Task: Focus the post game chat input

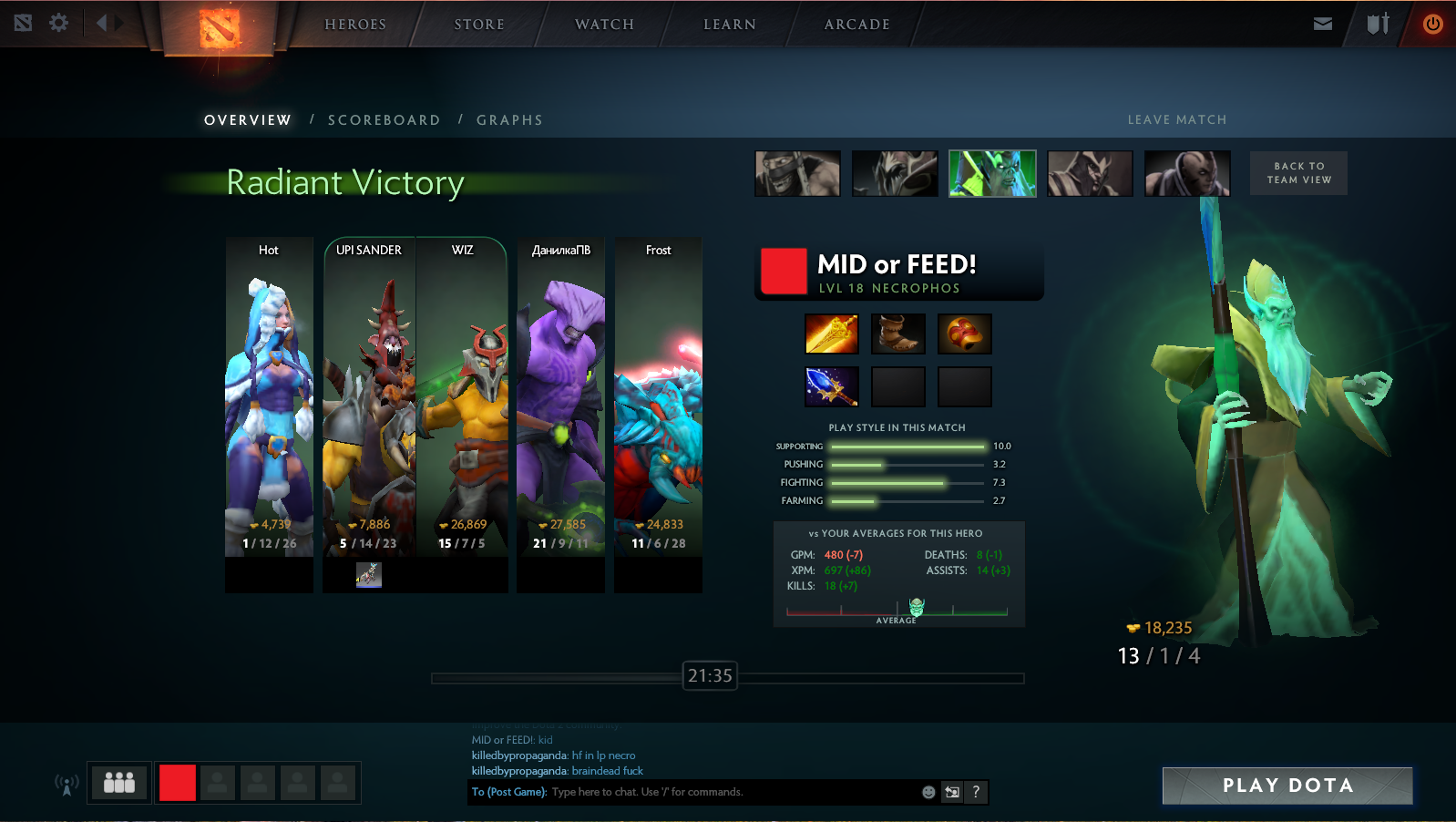Action: [733, 792]
